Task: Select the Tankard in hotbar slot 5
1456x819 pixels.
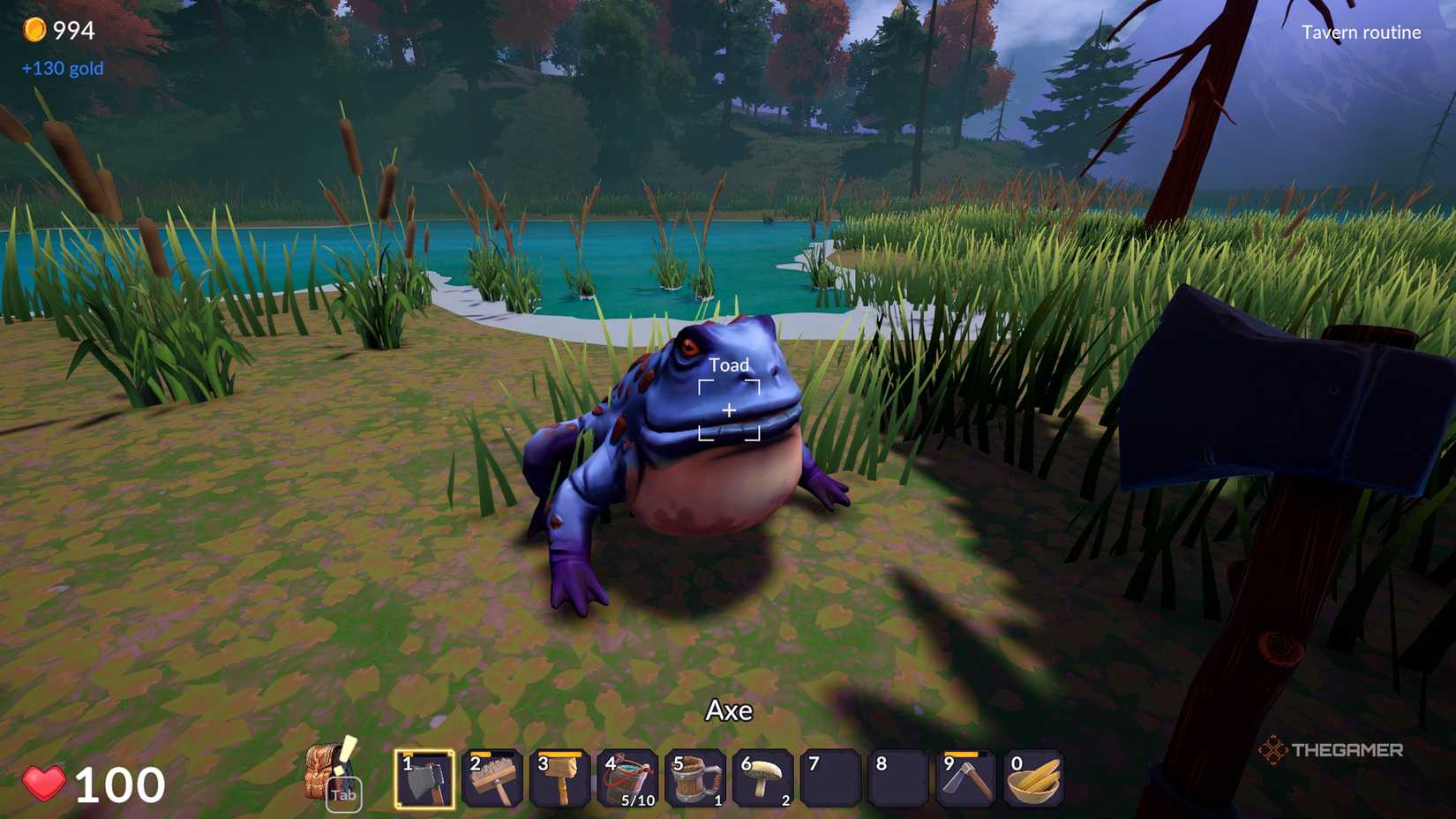Action: click(x=695, y=780)
